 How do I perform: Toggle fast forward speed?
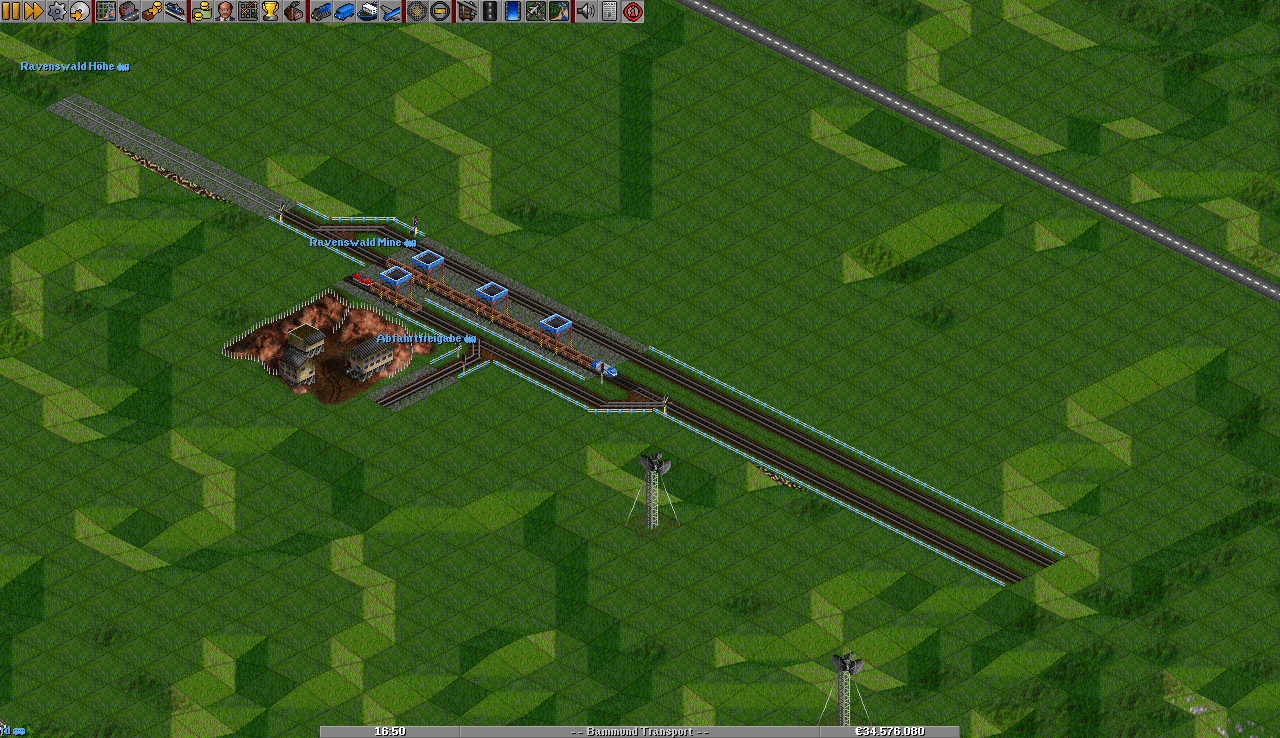pos(33,11)
